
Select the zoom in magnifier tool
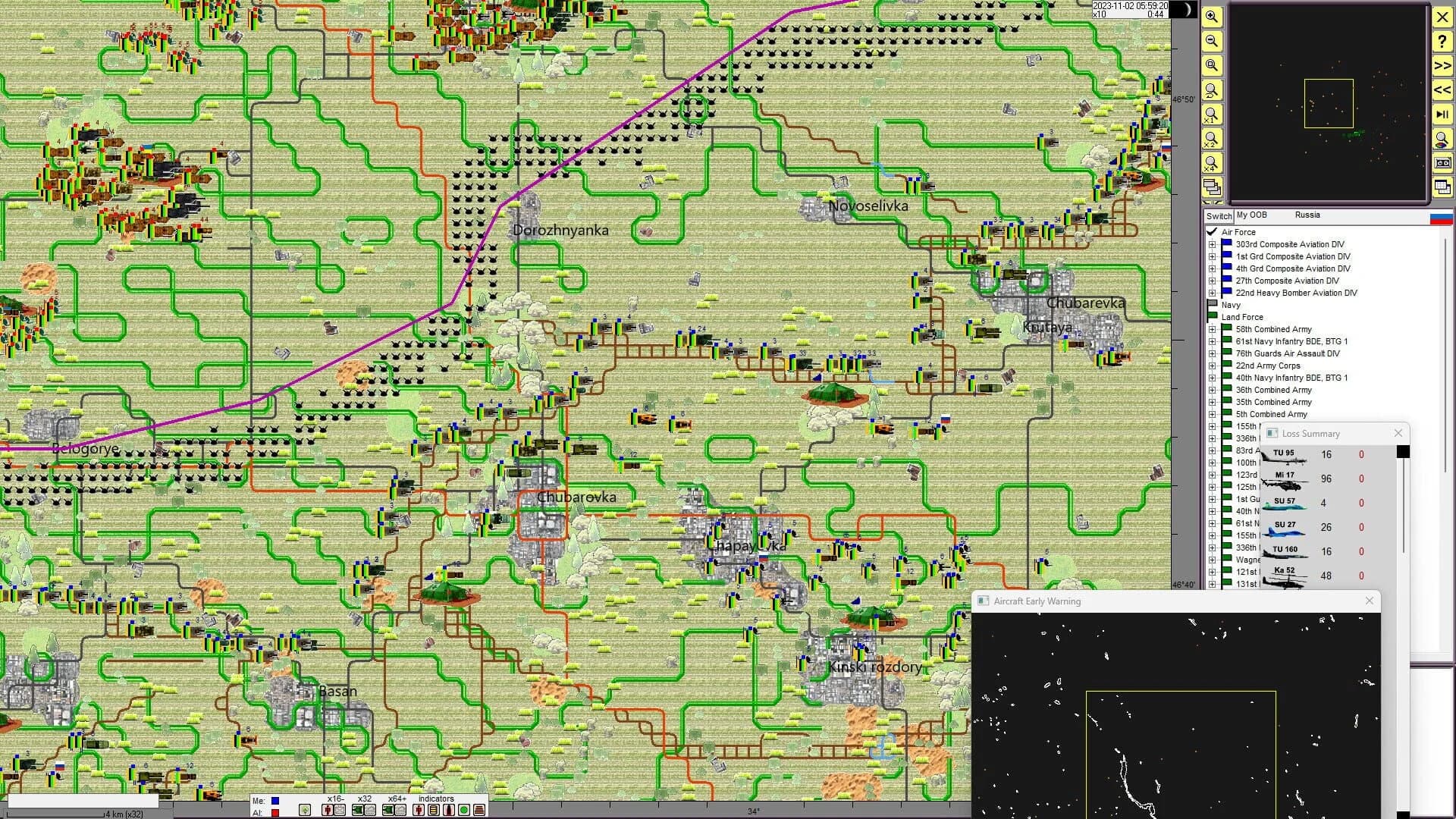(1212, 17)
